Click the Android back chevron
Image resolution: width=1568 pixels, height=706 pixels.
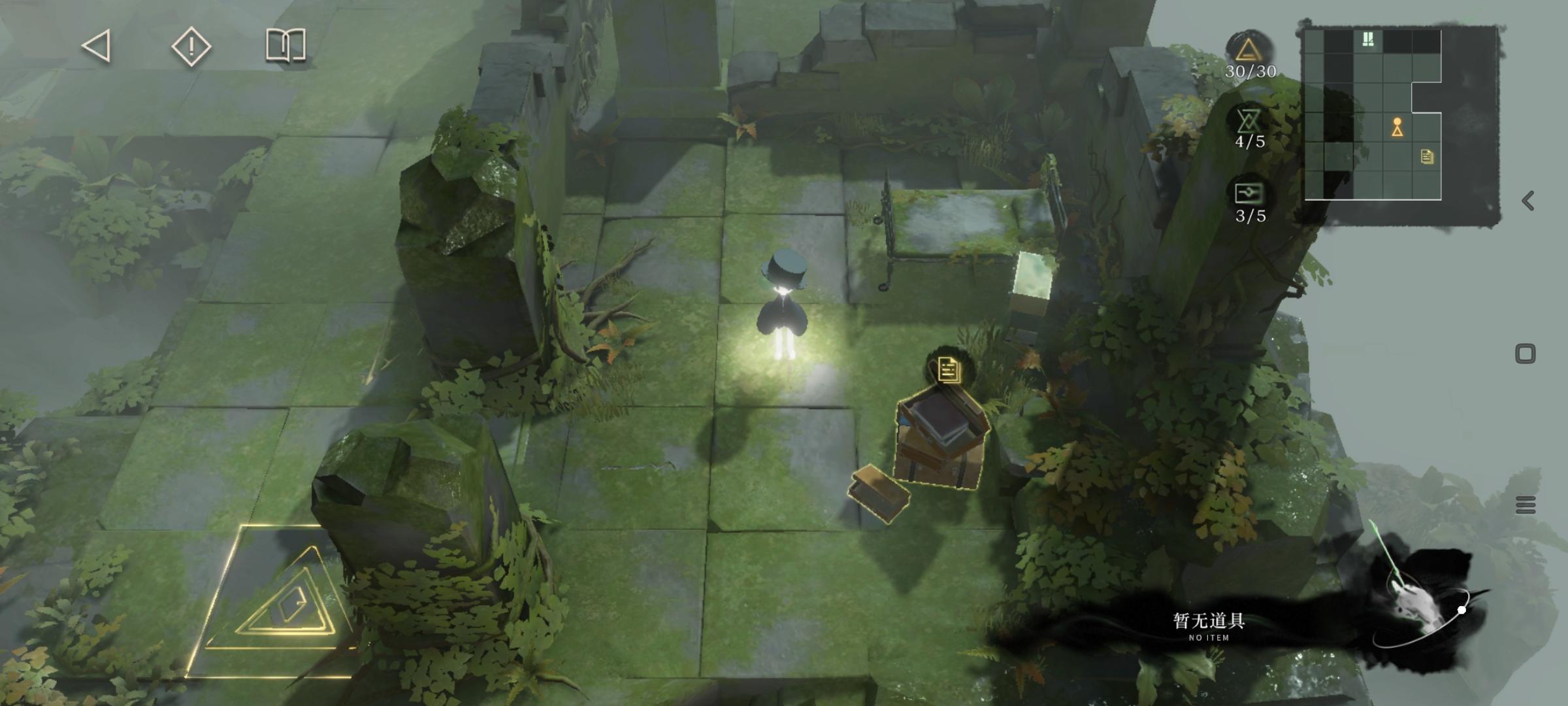tap(1527, 201)
